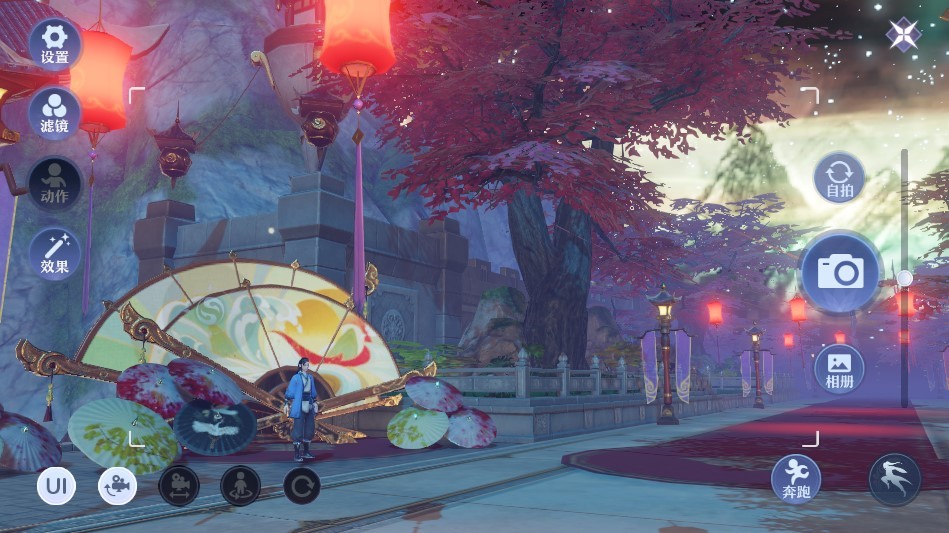The image size is (949, 533).
Task: Take a photo with the camera shutter
Action: (x=840, y=272)
